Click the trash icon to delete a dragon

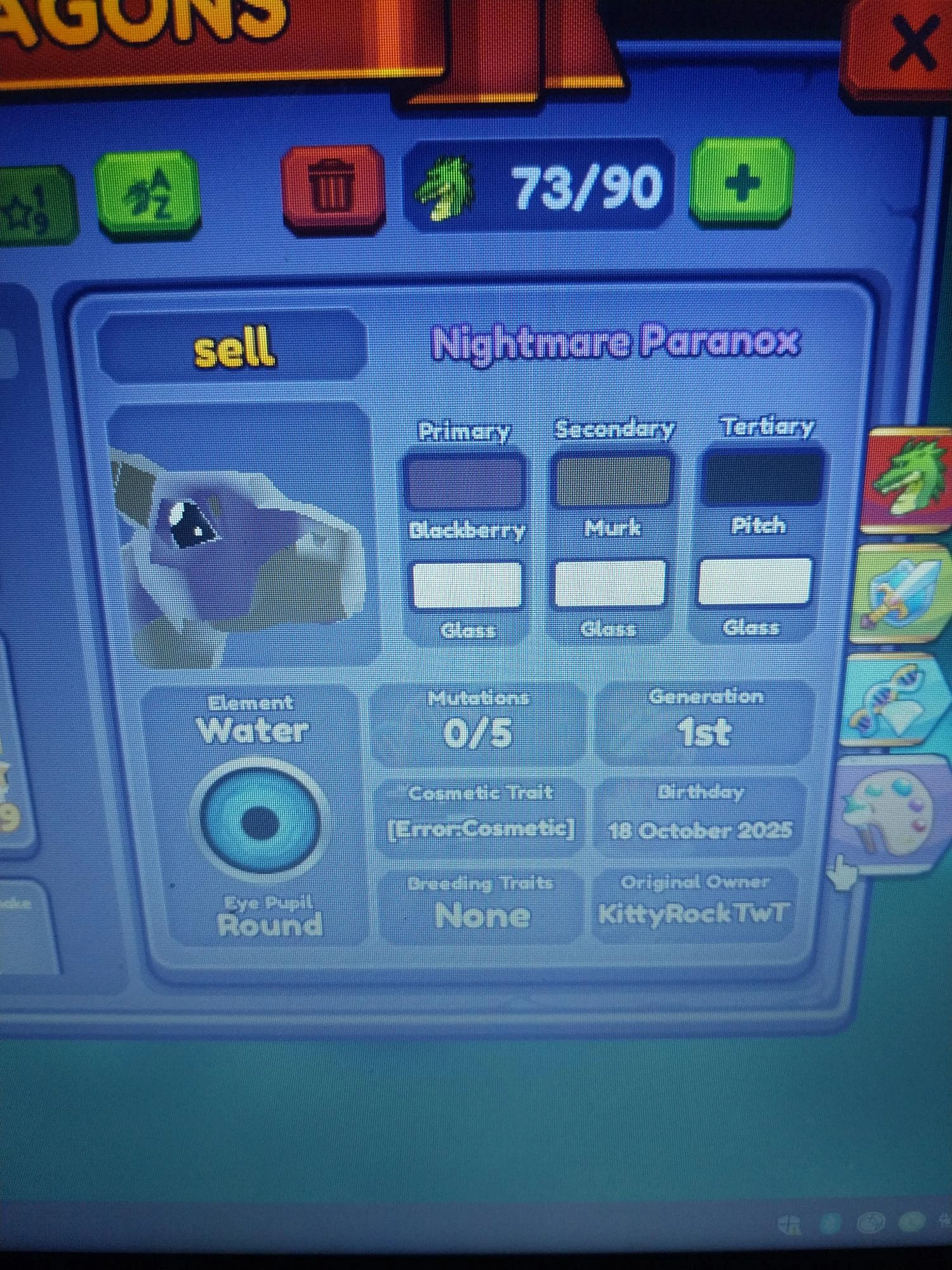(332, 187)
